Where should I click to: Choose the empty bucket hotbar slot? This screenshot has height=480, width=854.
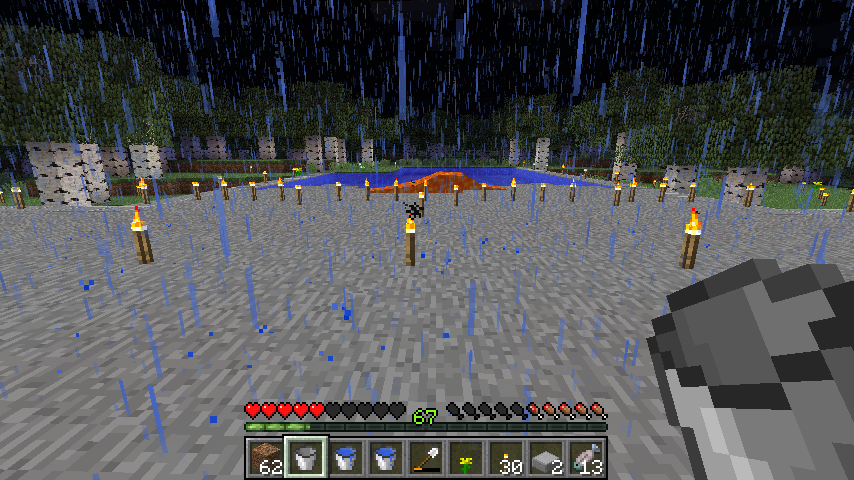[x=305, y=458]
